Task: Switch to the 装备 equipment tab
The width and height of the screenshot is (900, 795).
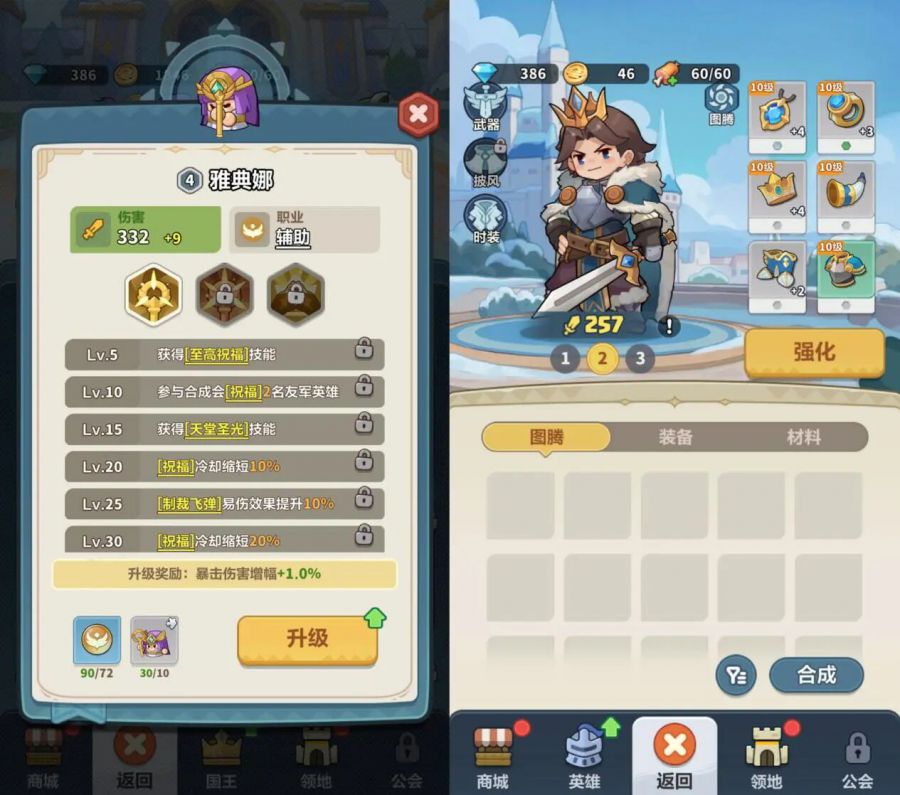Action: tap(676, 437)
